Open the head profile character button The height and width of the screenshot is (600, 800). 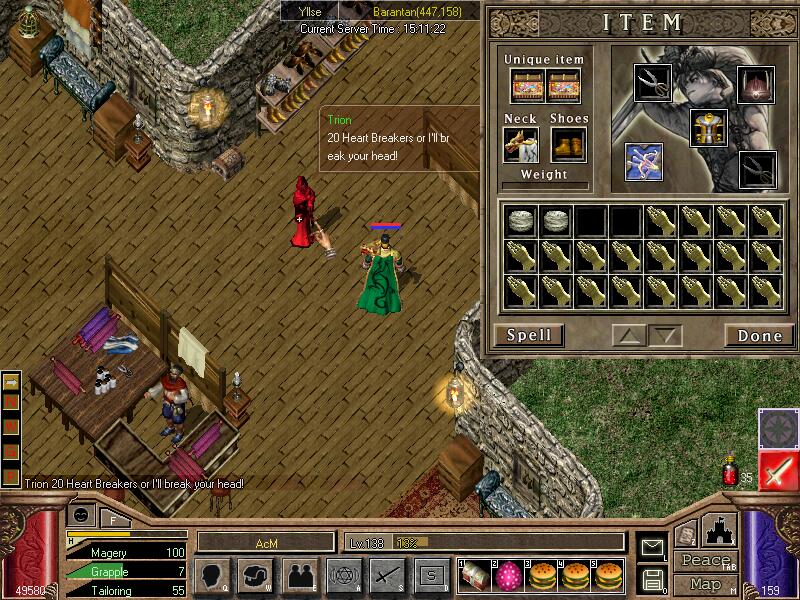(213, 575)
